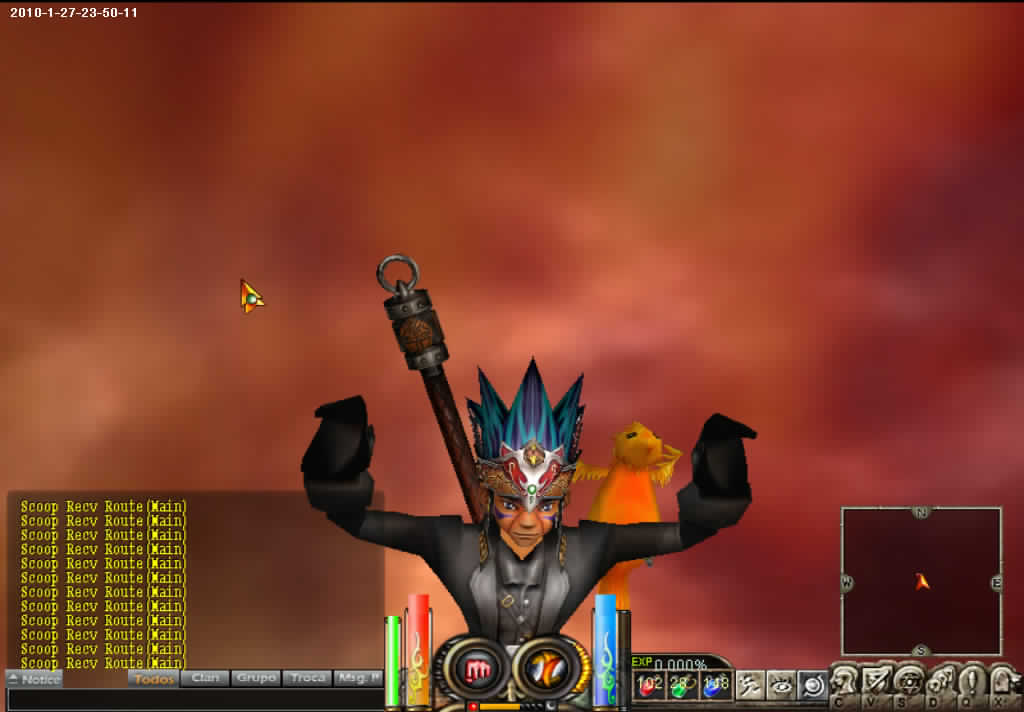Use the green stamina potion slot
Image resolution: width=1024 pixels, height=712 pixels.
click(682, 685)
